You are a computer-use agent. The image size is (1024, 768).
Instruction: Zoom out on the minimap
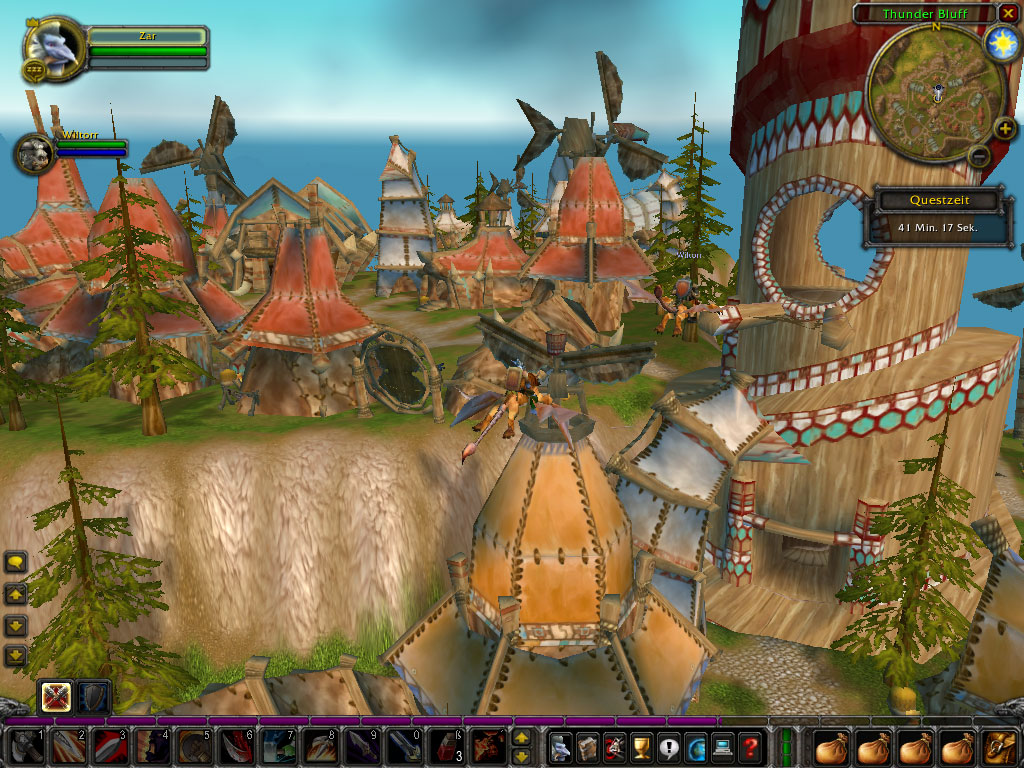click(x=979, y=156)
